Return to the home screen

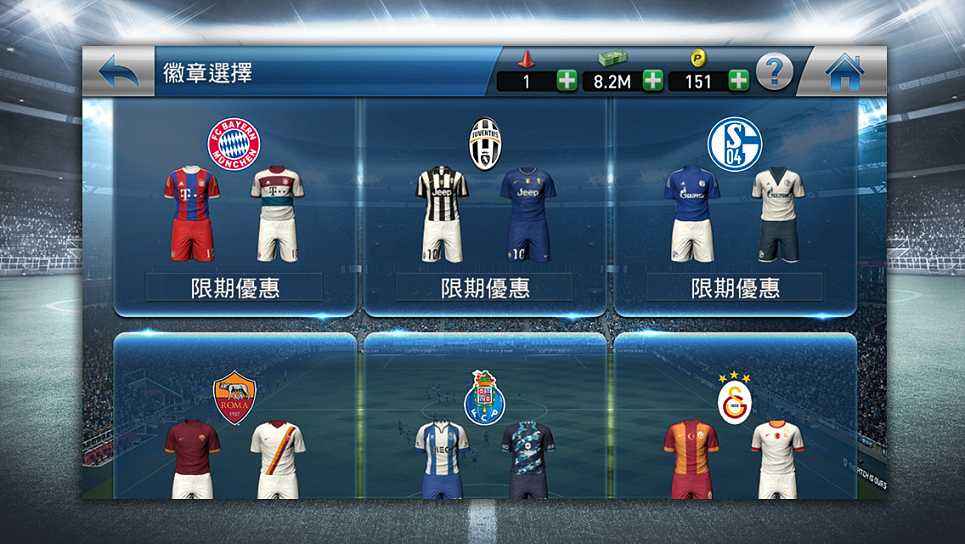point(844,71)
